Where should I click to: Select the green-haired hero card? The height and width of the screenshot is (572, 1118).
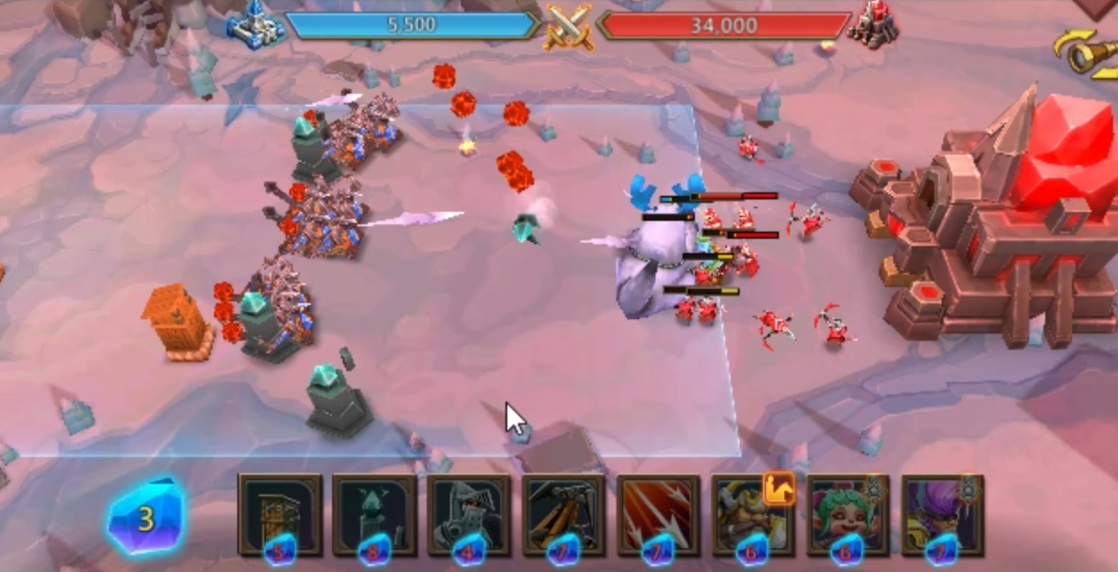pos(847,514)
